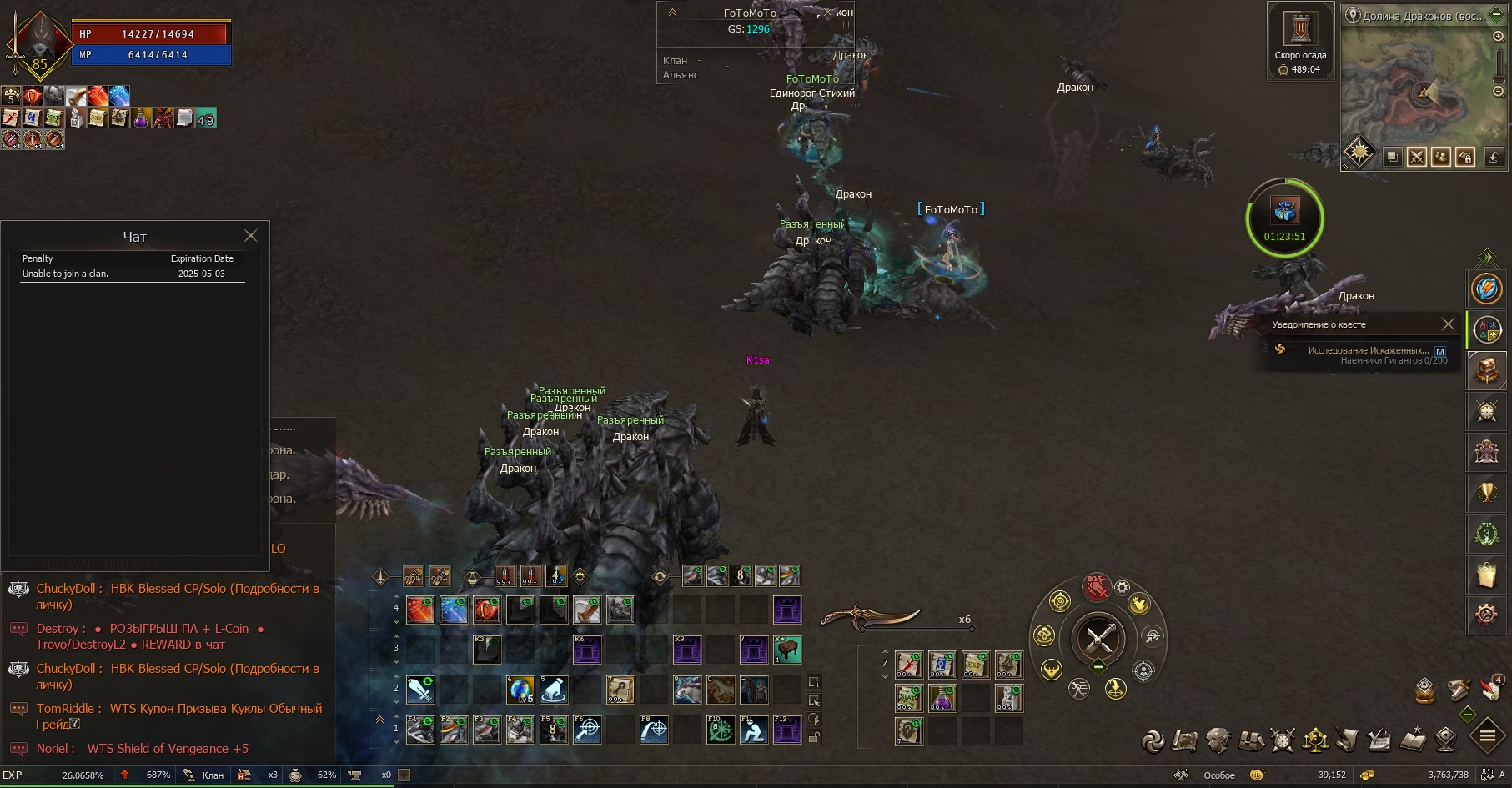Zoom in on the minimap
The width and height of the screenshot is (1512, 788).
(1498, 37)
